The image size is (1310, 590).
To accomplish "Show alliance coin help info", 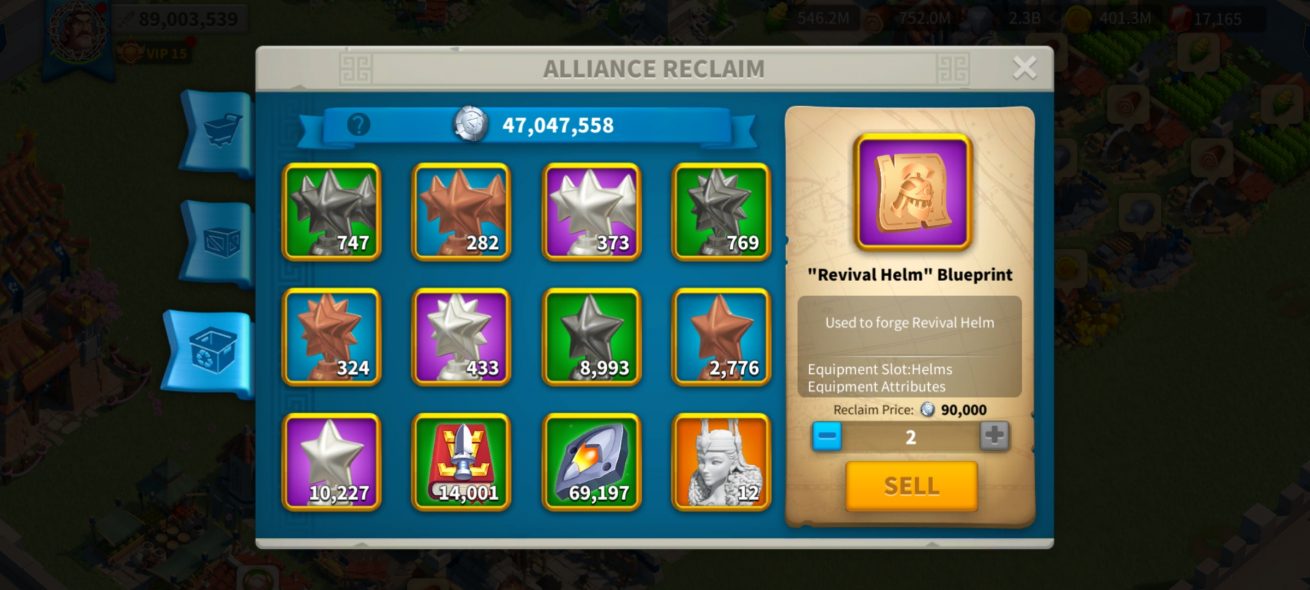I will pos(358,125).
